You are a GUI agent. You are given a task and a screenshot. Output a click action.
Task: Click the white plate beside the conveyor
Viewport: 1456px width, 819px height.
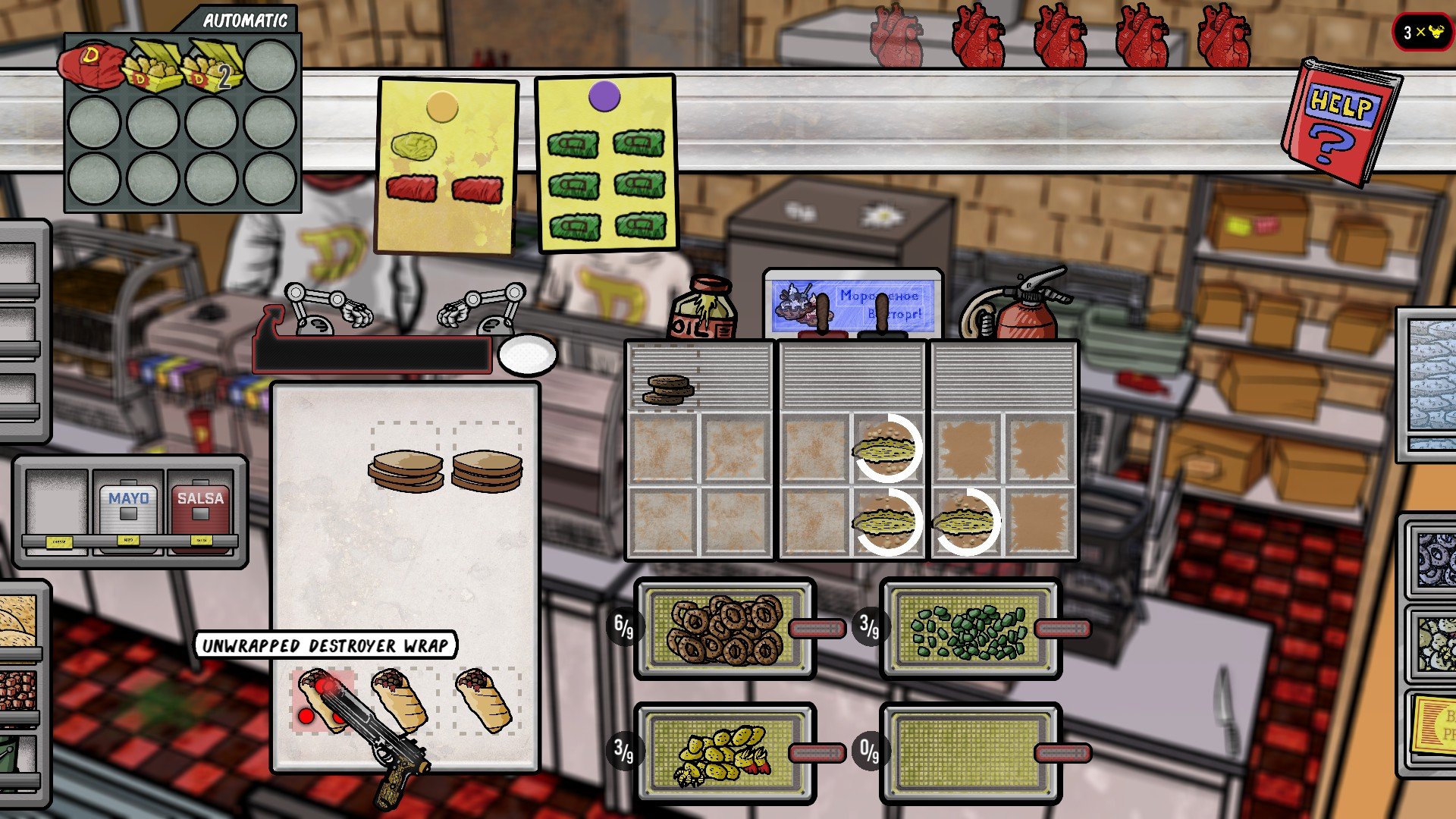[x=528, y=354]
